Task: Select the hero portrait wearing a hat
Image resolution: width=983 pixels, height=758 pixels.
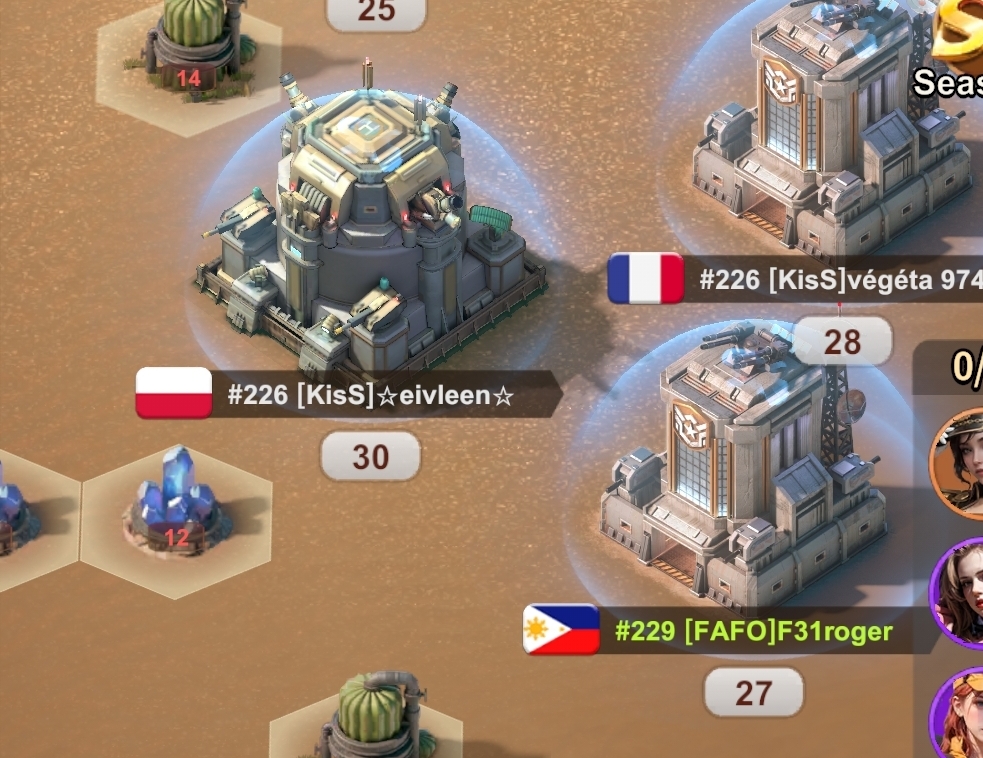Action: (959, 462)
